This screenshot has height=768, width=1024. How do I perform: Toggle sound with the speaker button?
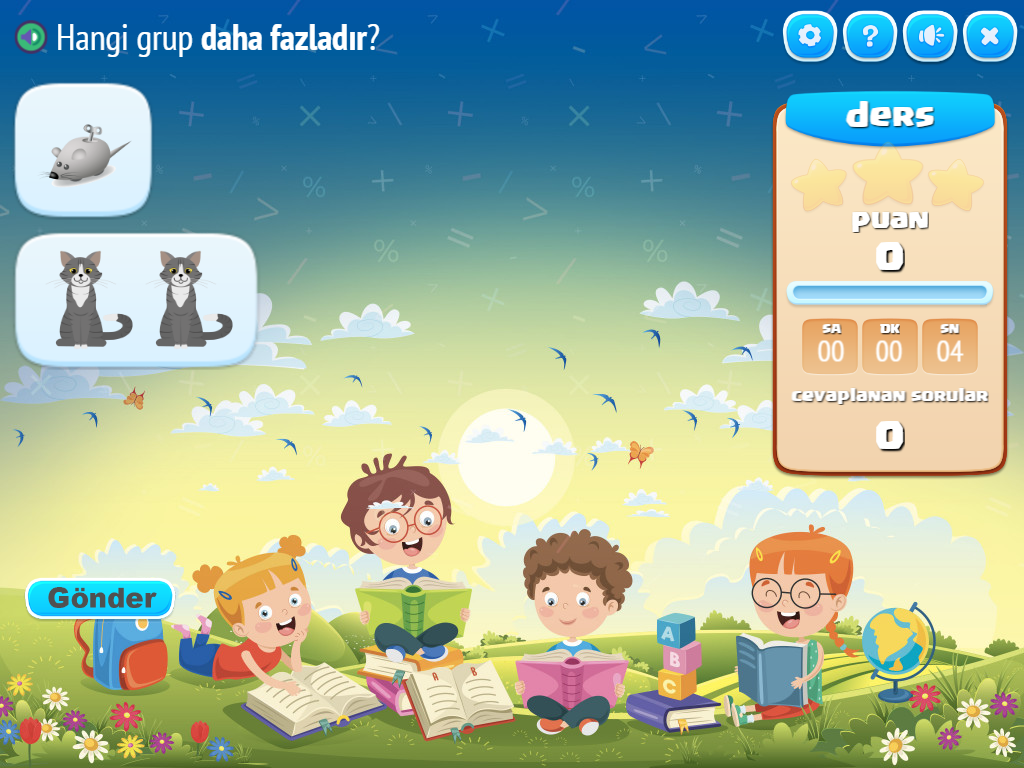pyautogui.click(x=930, y=37)
